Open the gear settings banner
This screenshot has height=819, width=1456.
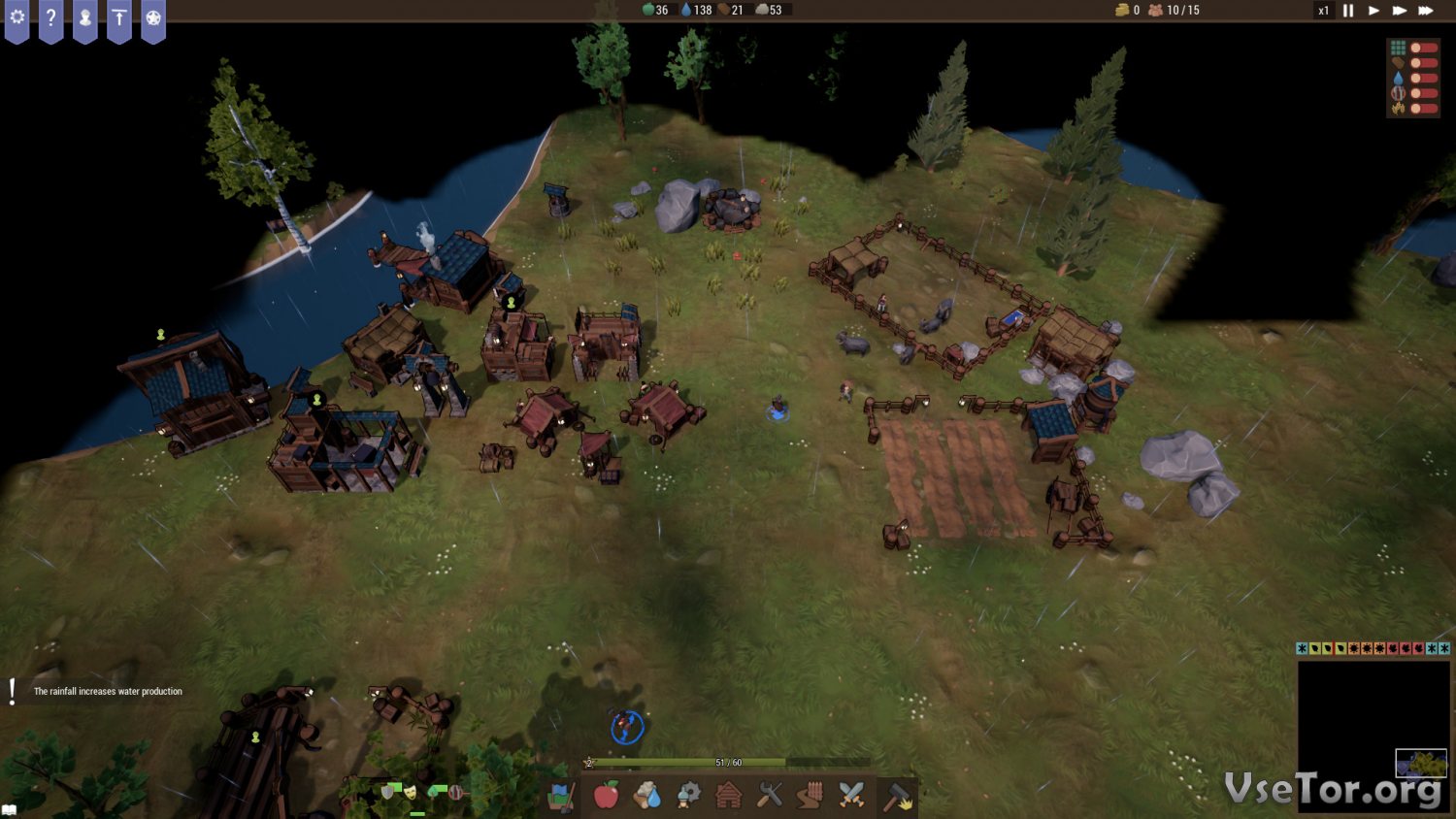coord(17,18)
